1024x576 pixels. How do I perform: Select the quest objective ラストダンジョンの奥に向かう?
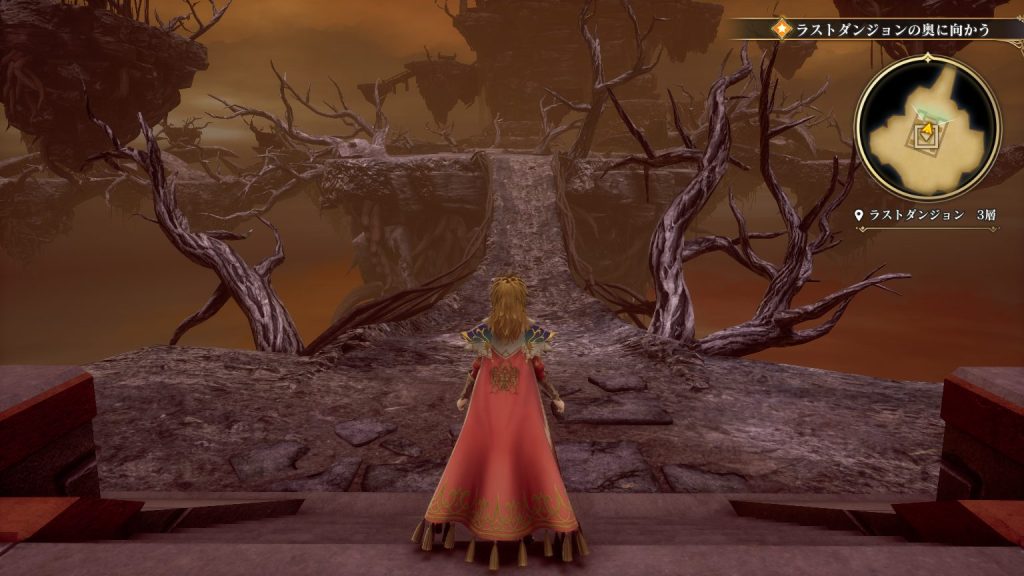point(892,30)
